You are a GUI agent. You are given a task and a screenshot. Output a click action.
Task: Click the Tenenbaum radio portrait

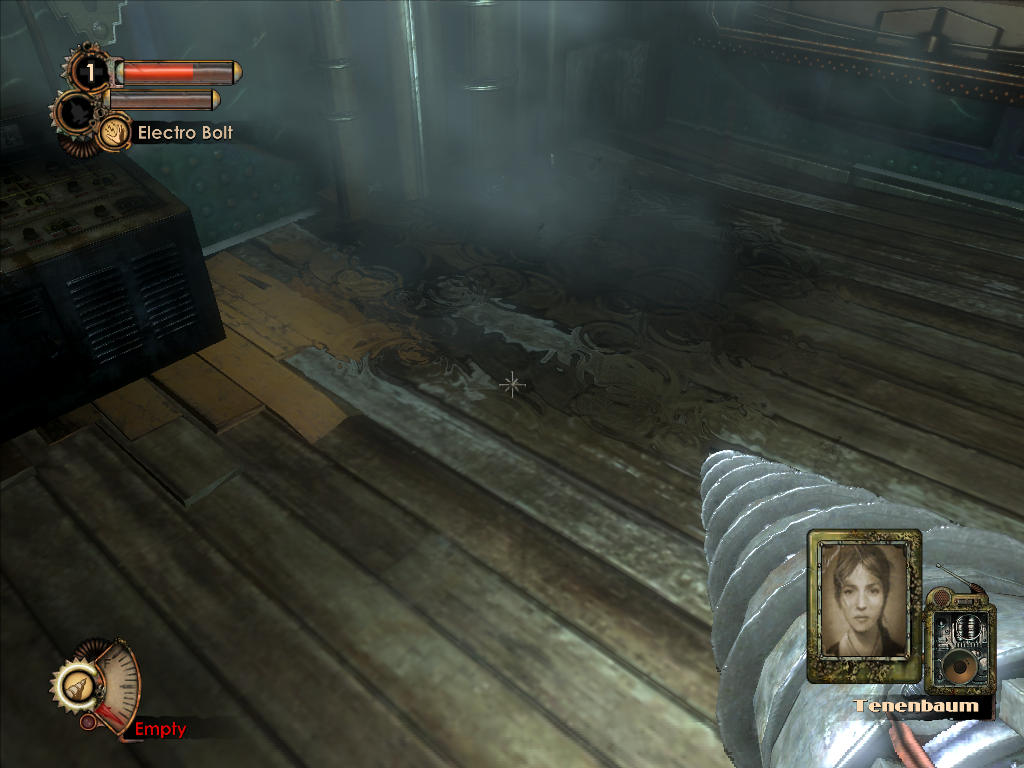coord(864,601)
